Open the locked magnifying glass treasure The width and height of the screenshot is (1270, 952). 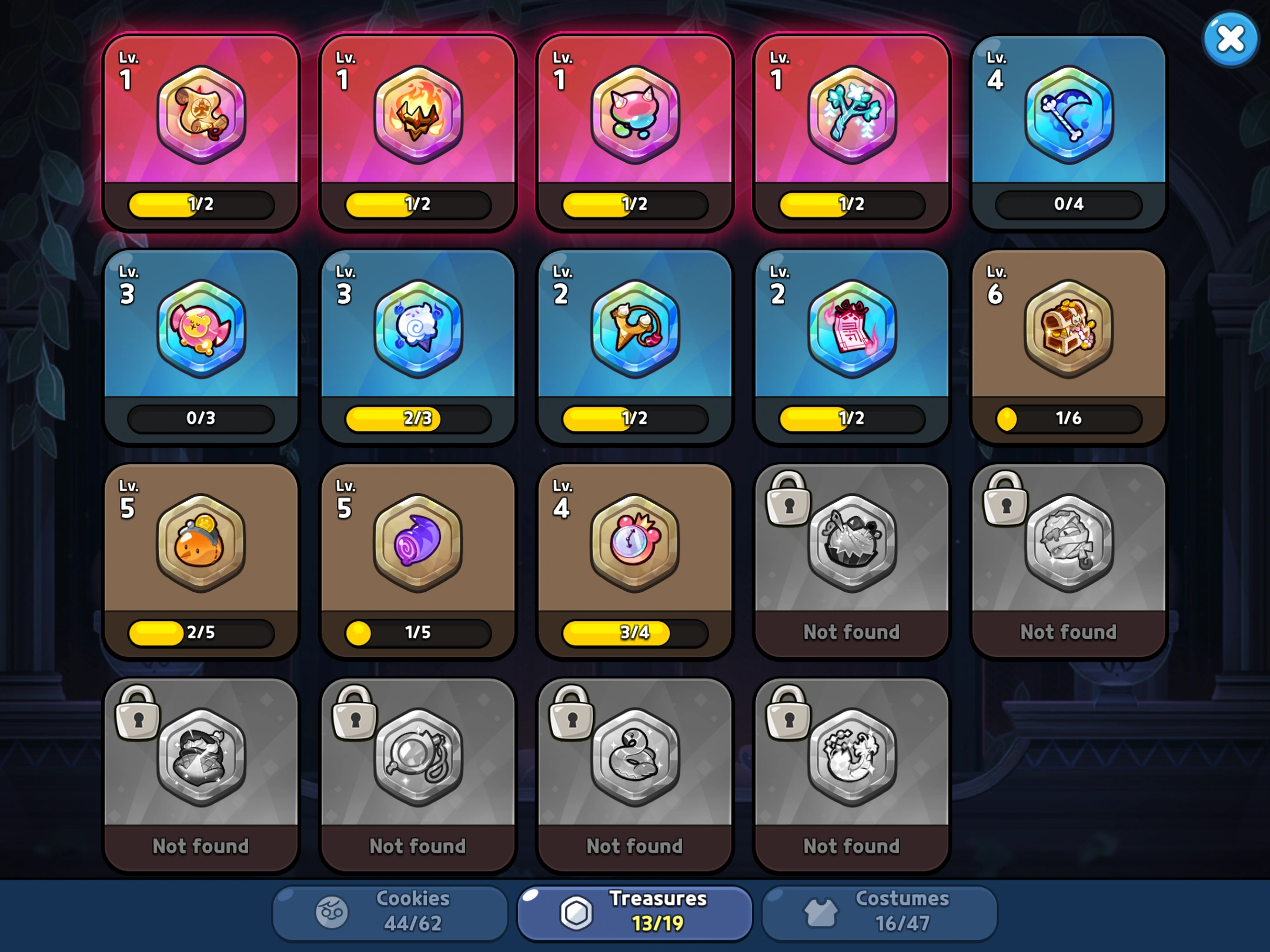417,758
